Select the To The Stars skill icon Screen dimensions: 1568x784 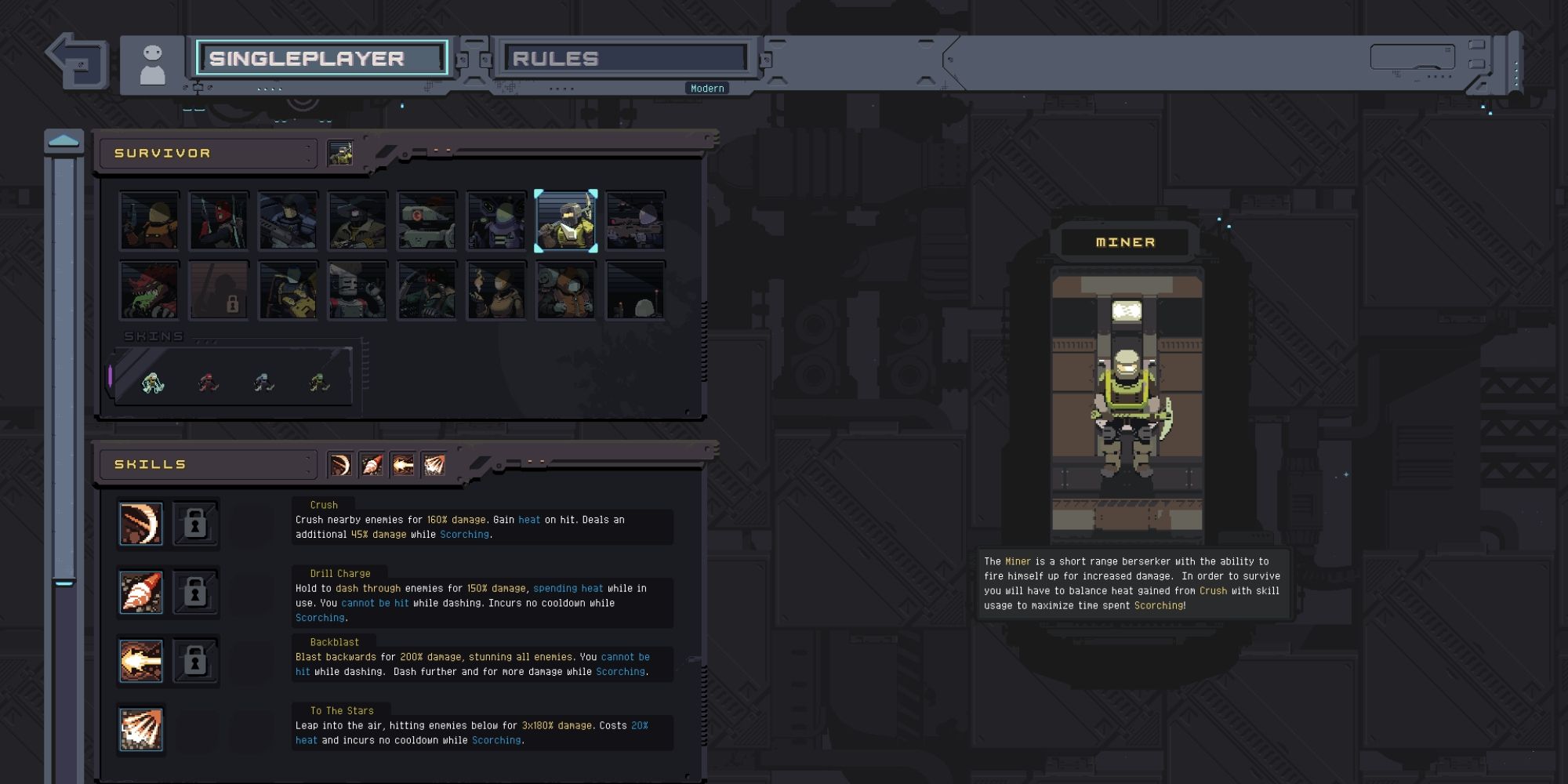(x=140, y=730)
